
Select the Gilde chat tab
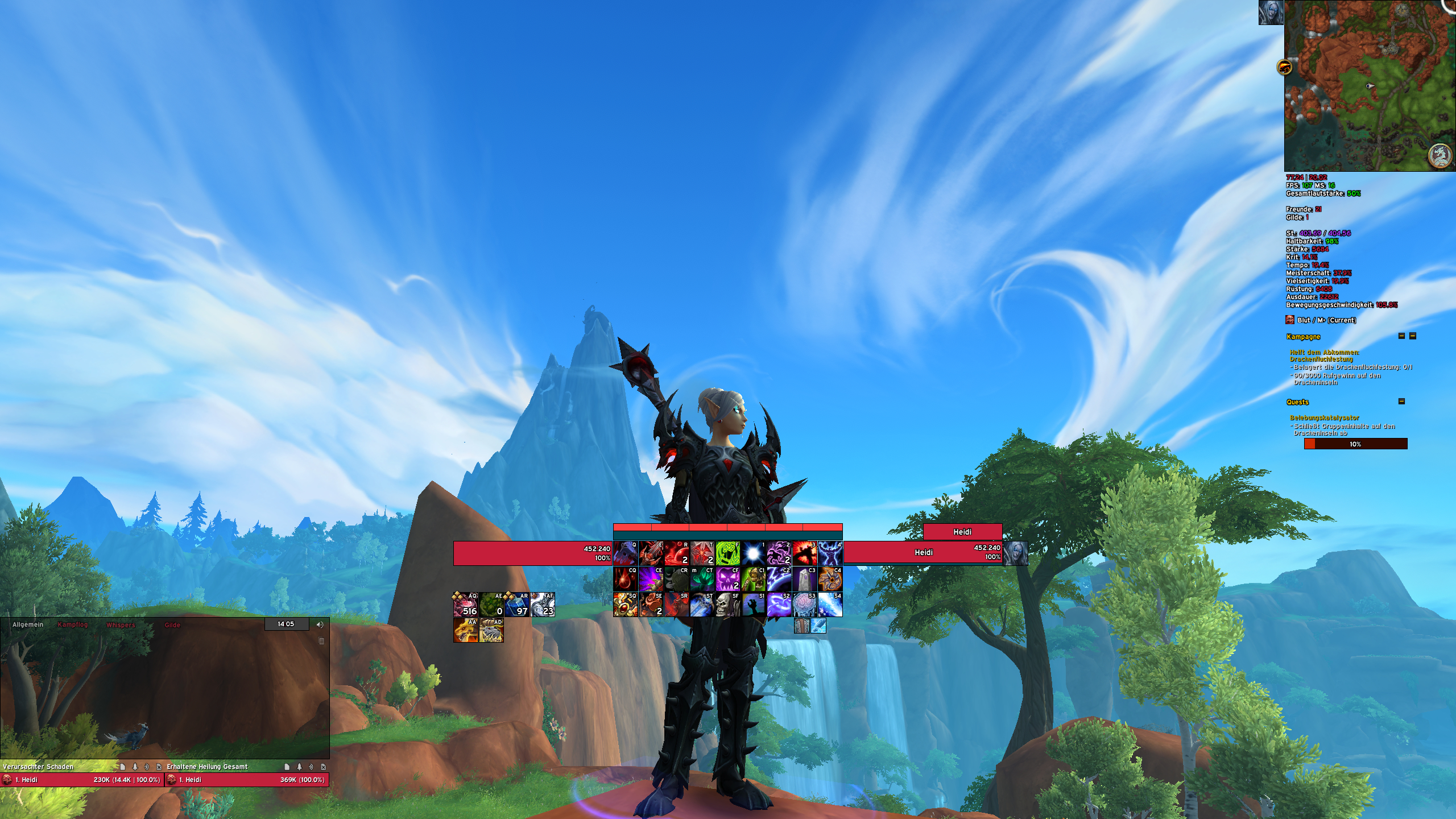click(x=172, y=625)
